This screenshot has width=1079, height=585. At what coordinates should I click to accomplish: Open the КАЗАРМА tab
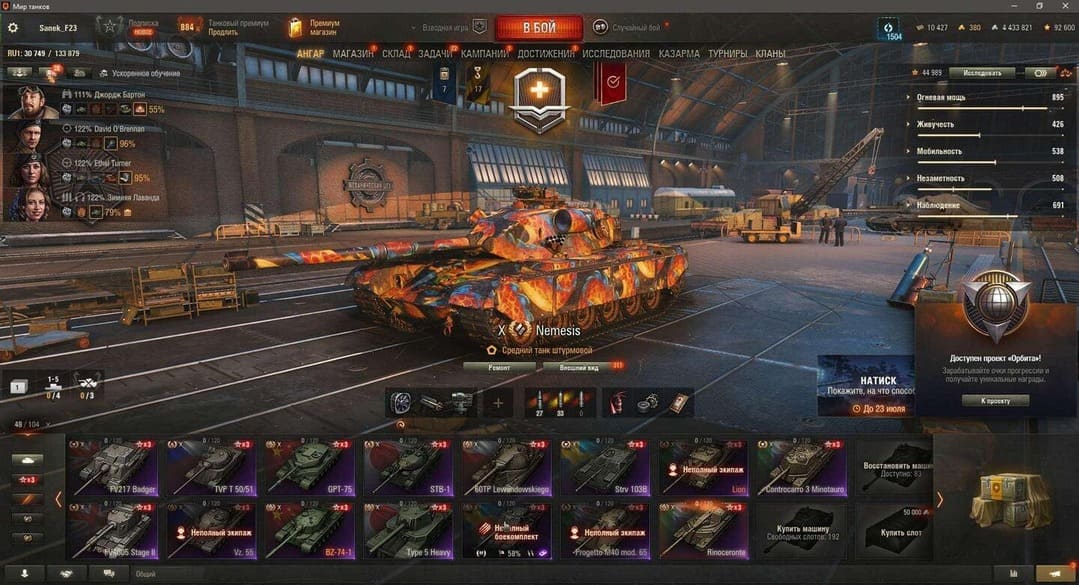coord(679,53)
